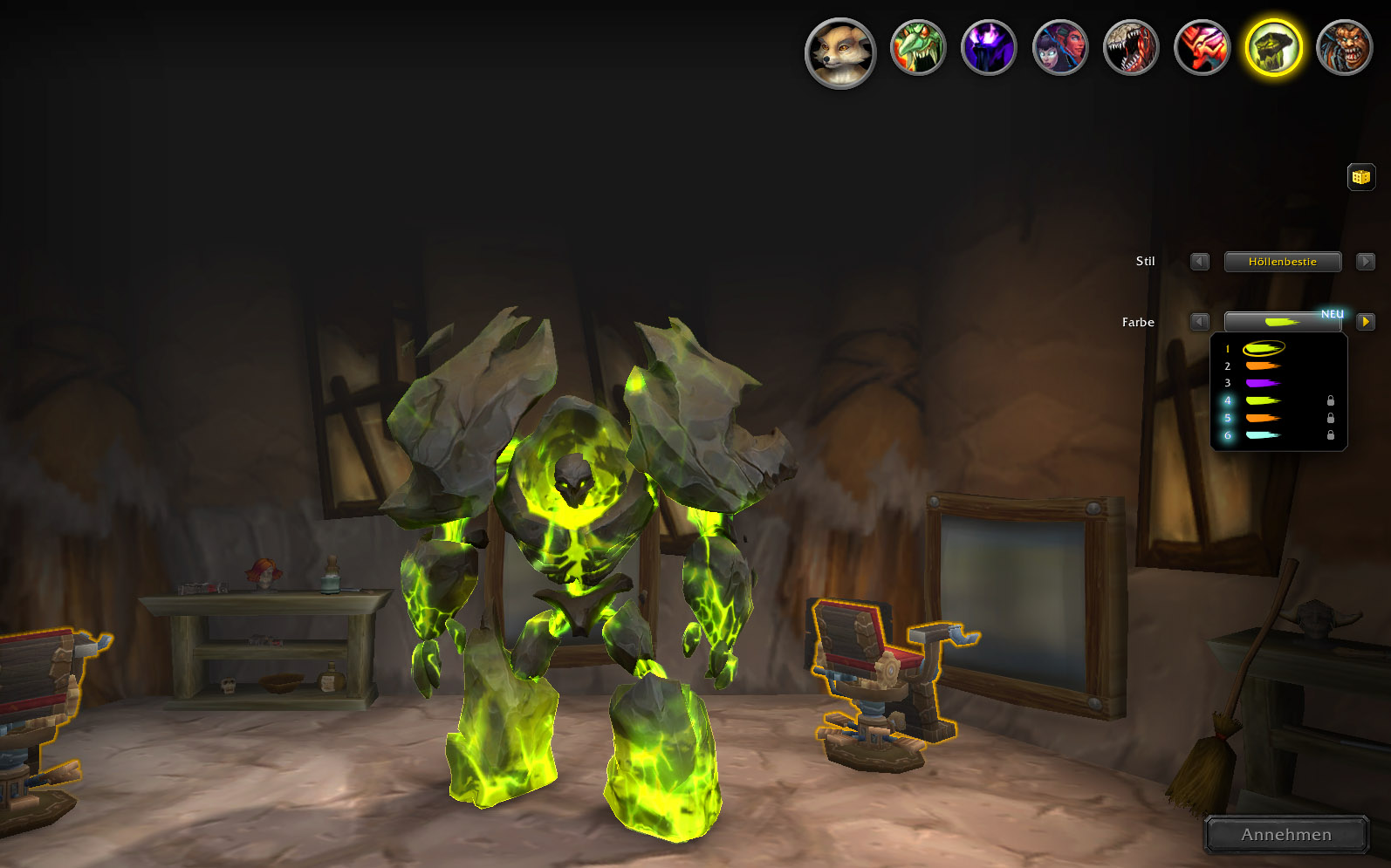
Task: Select the Vulpera character portrait
Action: (840, 52)
